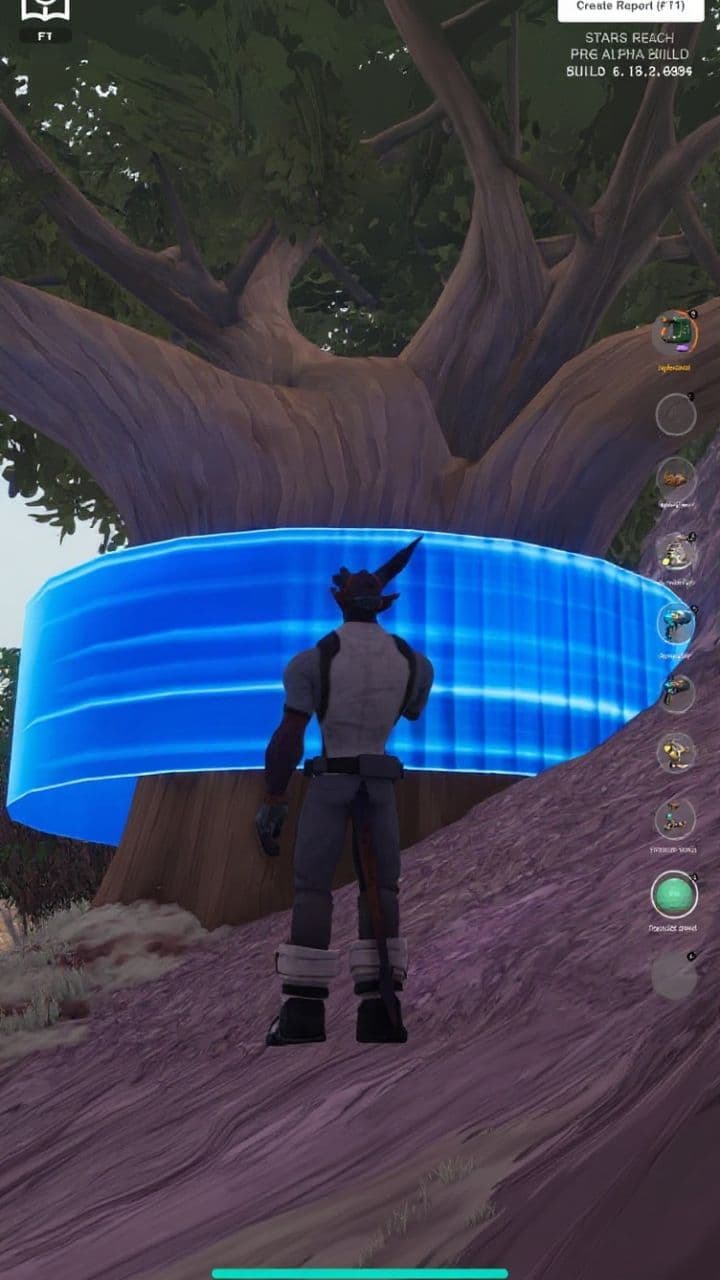Screen dimensions: 720x1280
Task: Click the Create Report button
Action: (630, 7)
